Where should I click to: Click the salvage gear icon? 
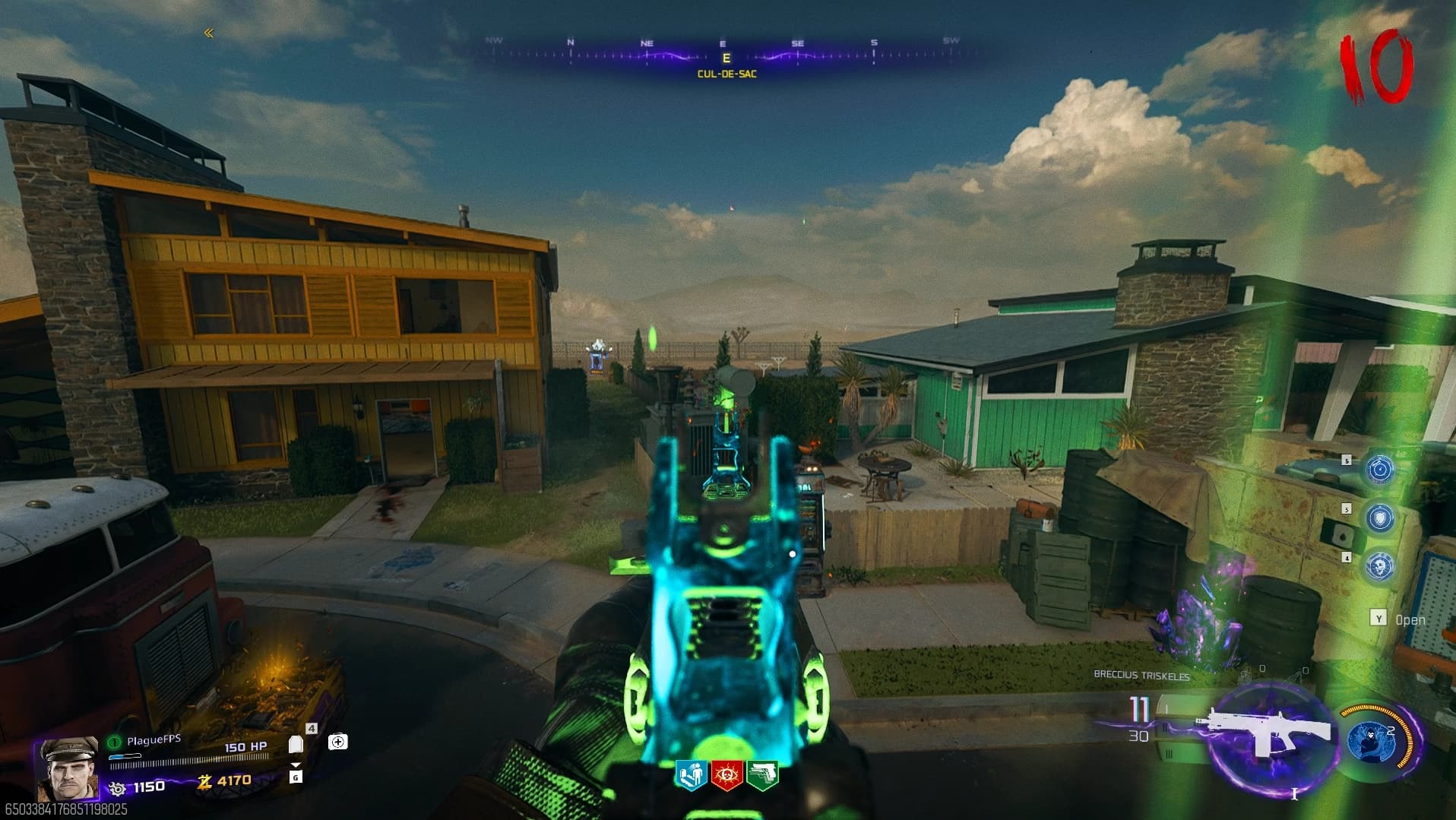point(117,788)
